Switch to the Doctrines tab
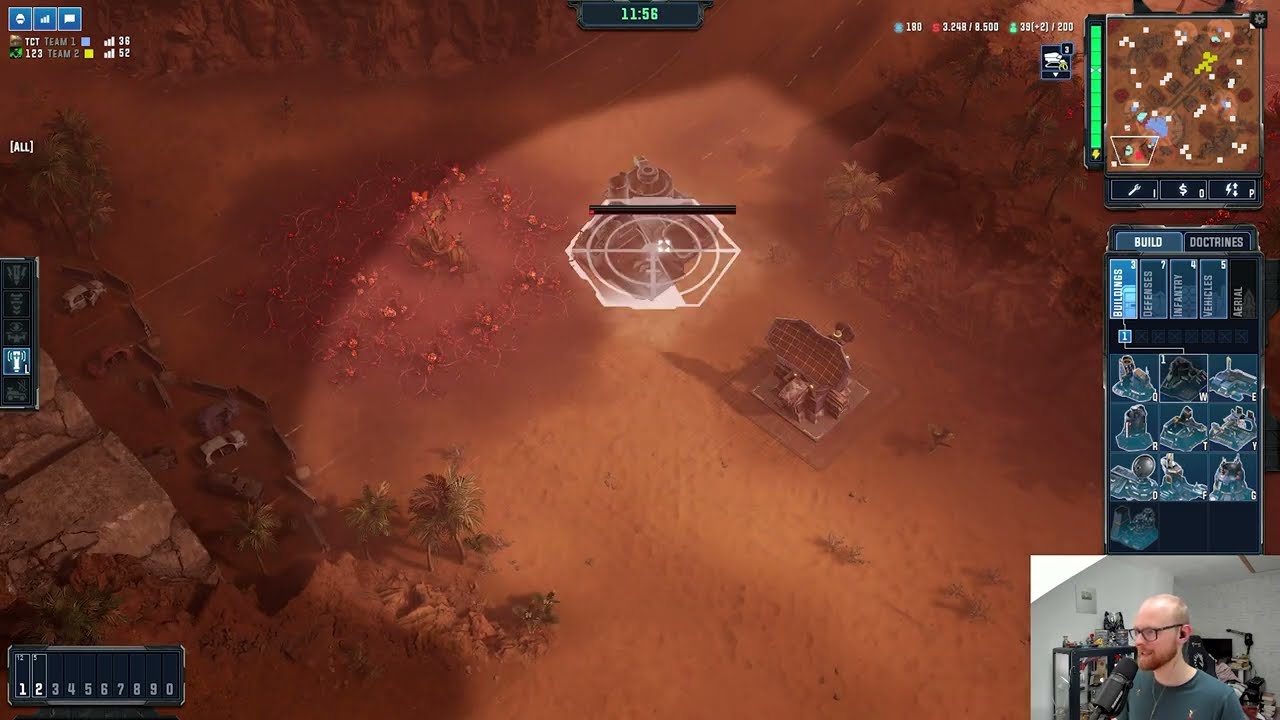Viewport: 1280px width, 720px height. [x=1216, y=242]
